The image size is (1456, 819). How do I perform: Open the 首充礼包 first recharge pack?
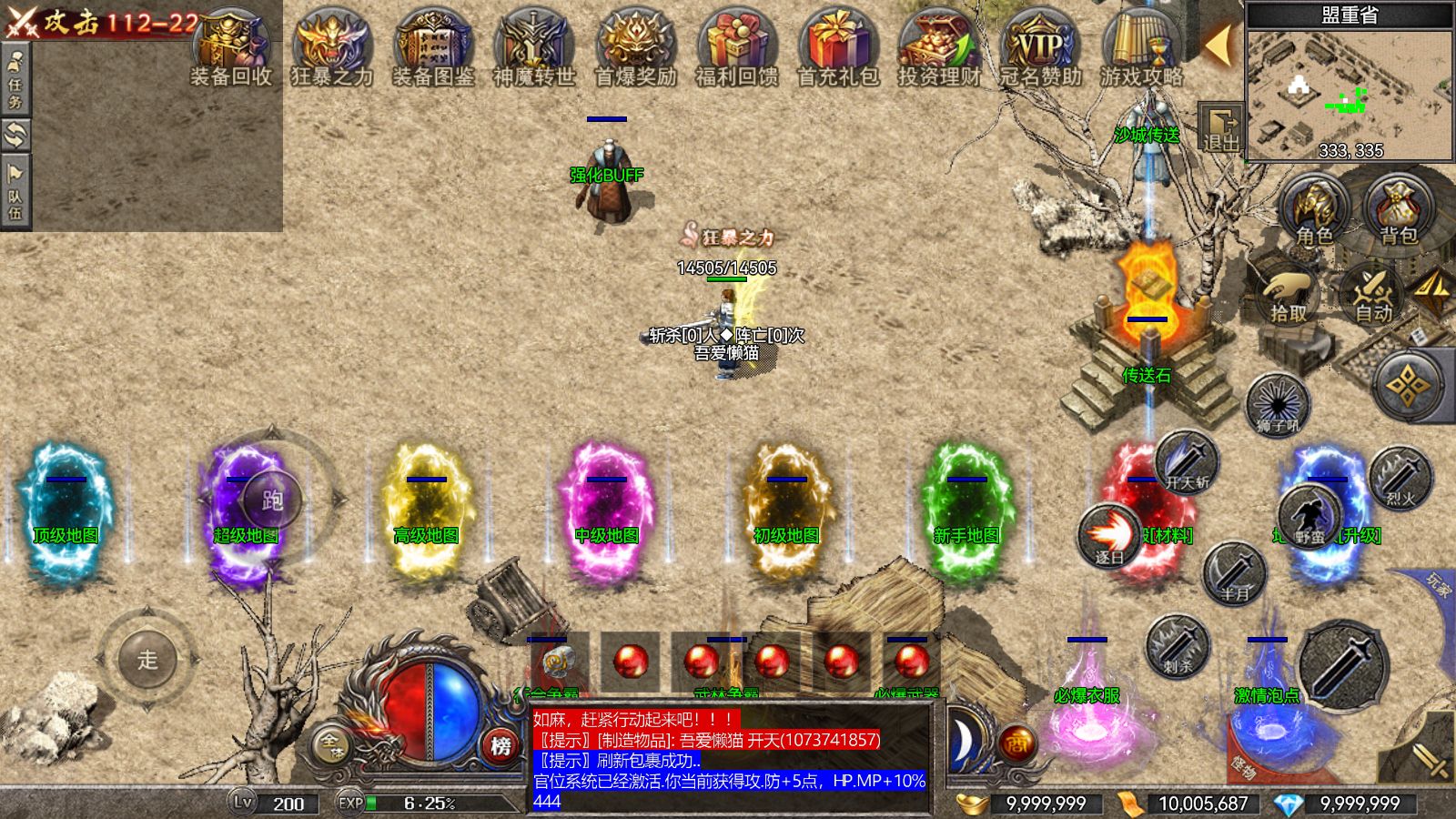838,47
